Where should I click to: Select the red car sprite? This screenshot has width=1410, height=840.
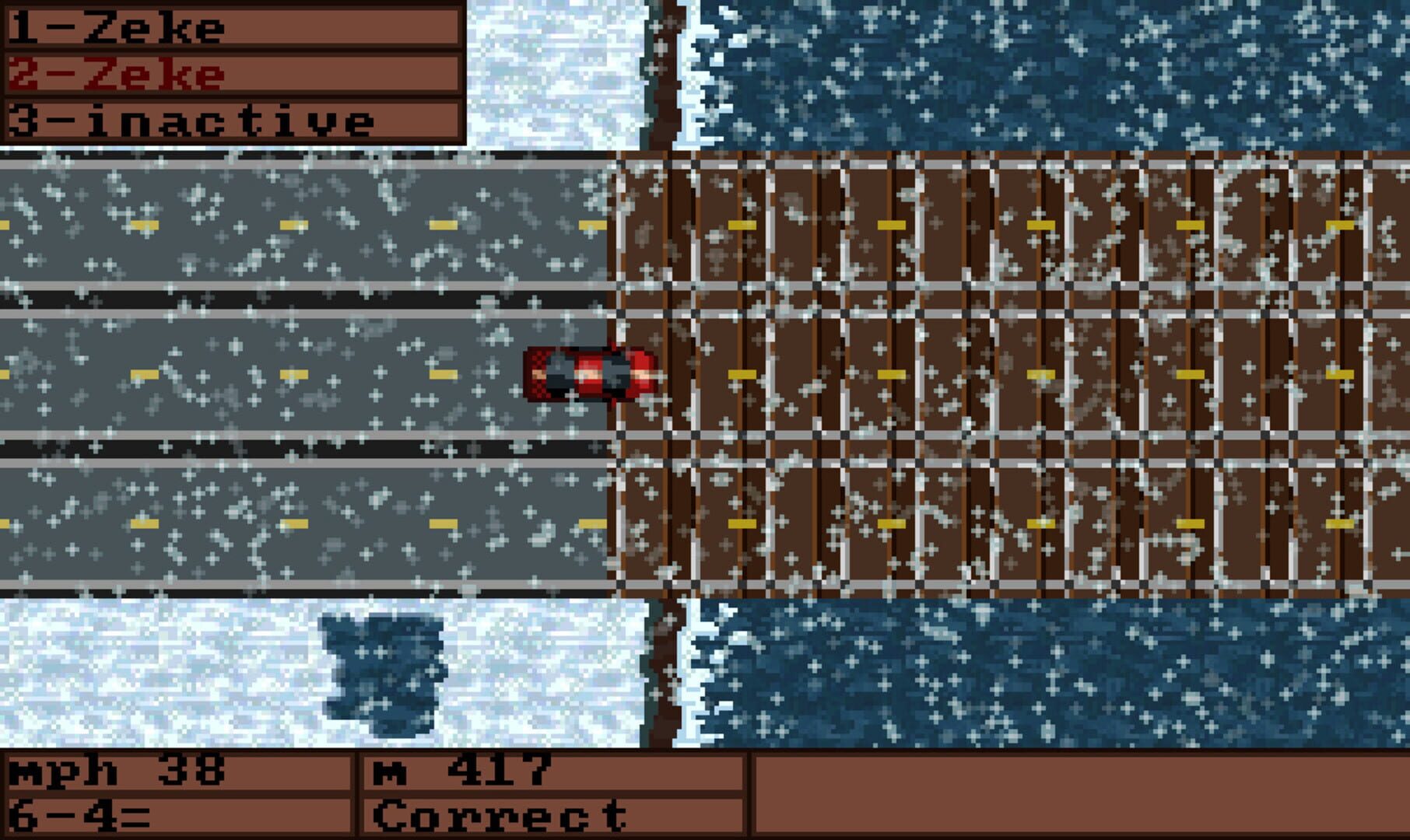(x=593, y=373)
